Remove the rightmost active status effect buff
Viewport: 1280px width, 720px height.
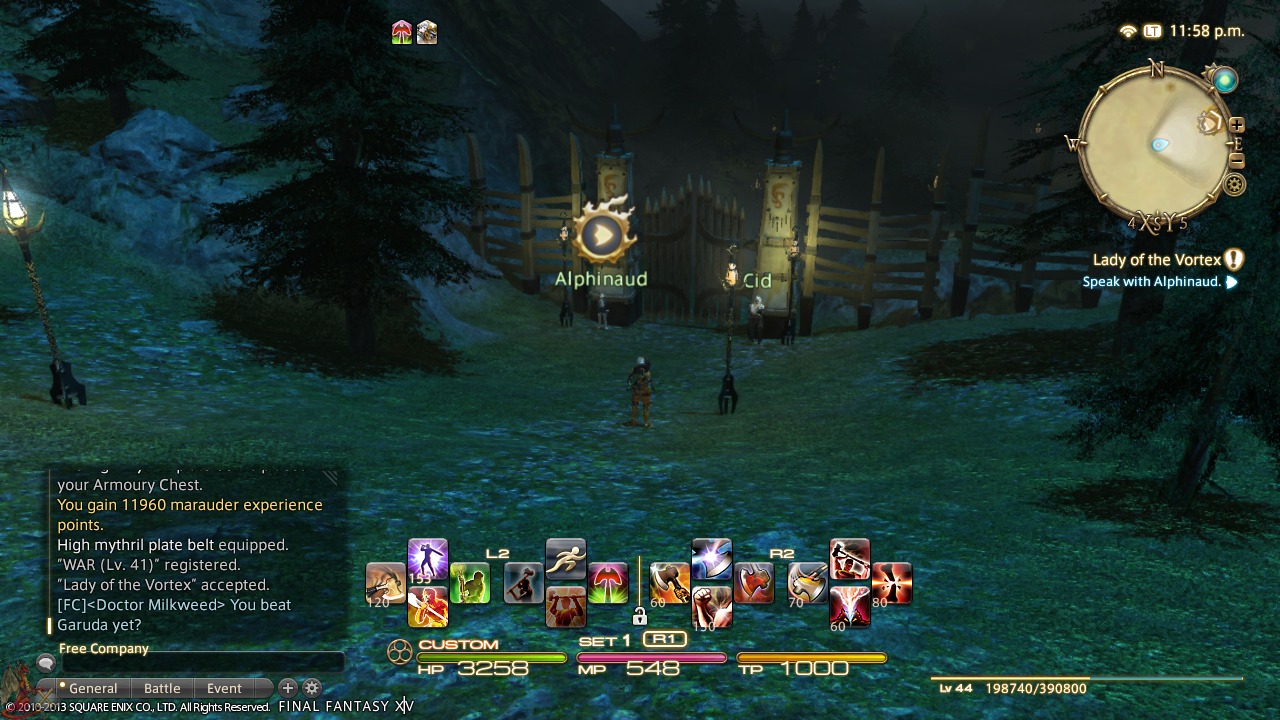click(427, 33)
